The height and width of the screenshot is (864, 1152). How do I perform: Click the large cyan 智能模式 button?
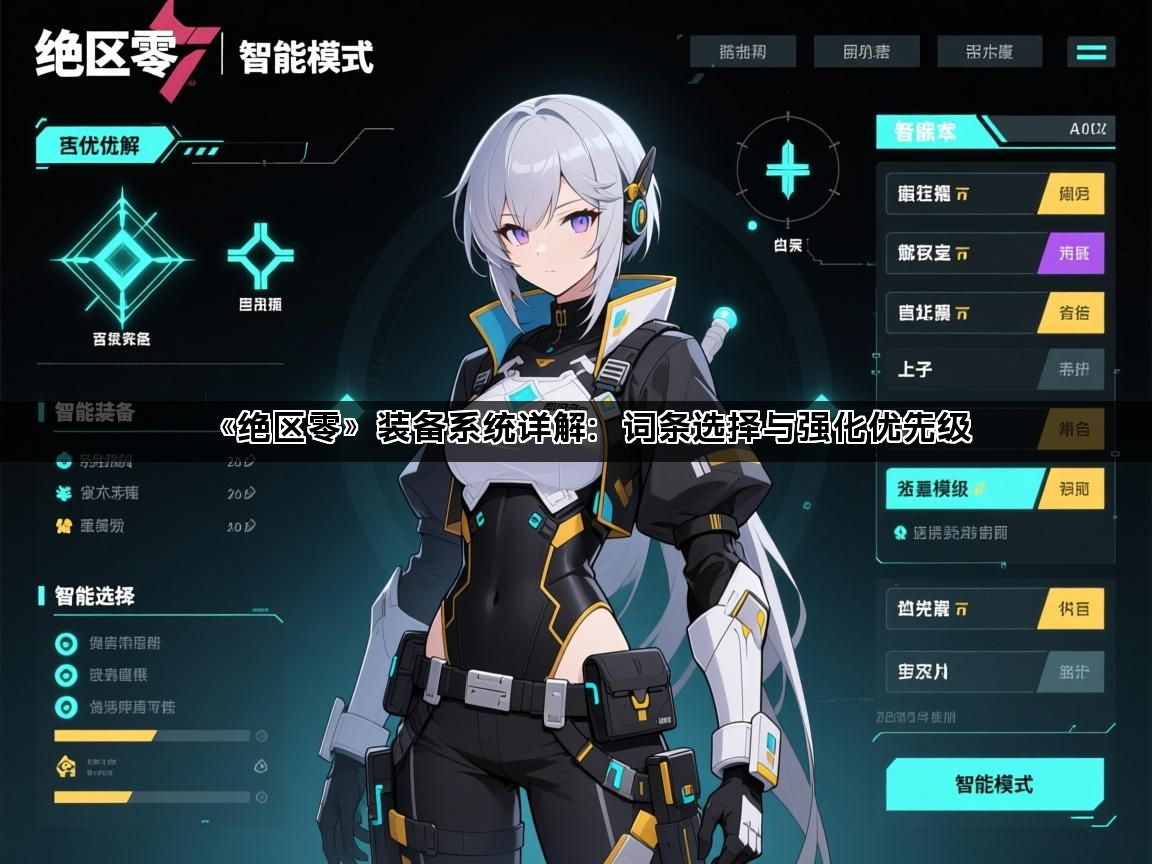tap(994, 784)
